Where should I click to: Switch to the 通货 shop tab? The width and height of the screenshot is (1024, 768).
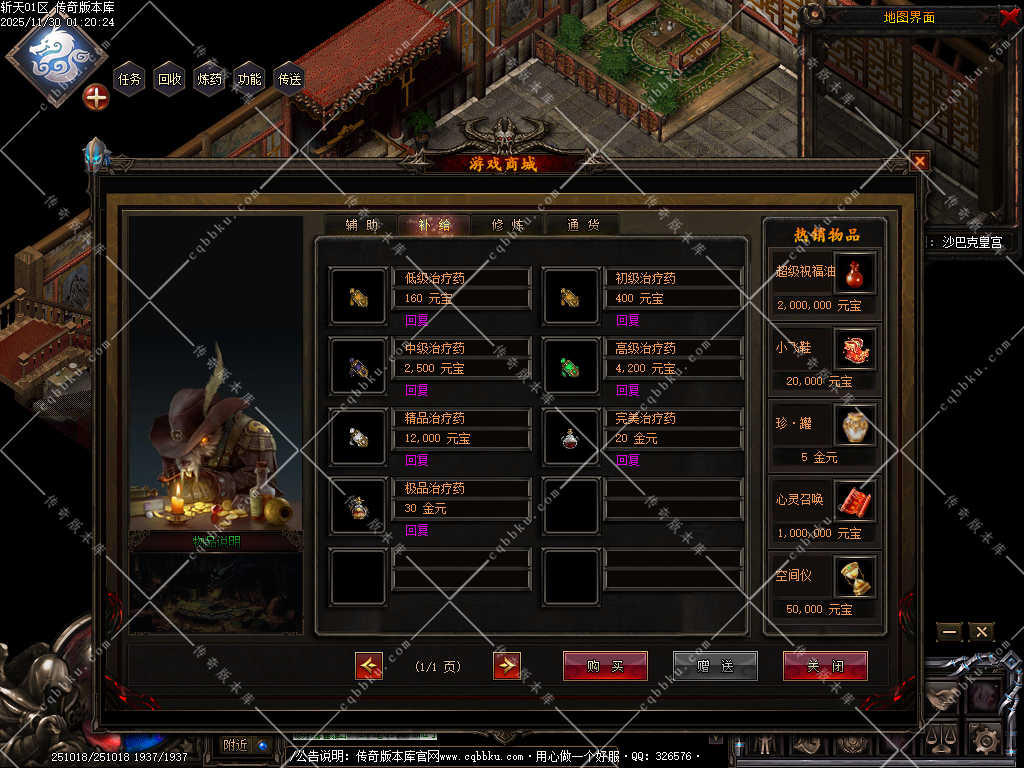coord(583,225)
